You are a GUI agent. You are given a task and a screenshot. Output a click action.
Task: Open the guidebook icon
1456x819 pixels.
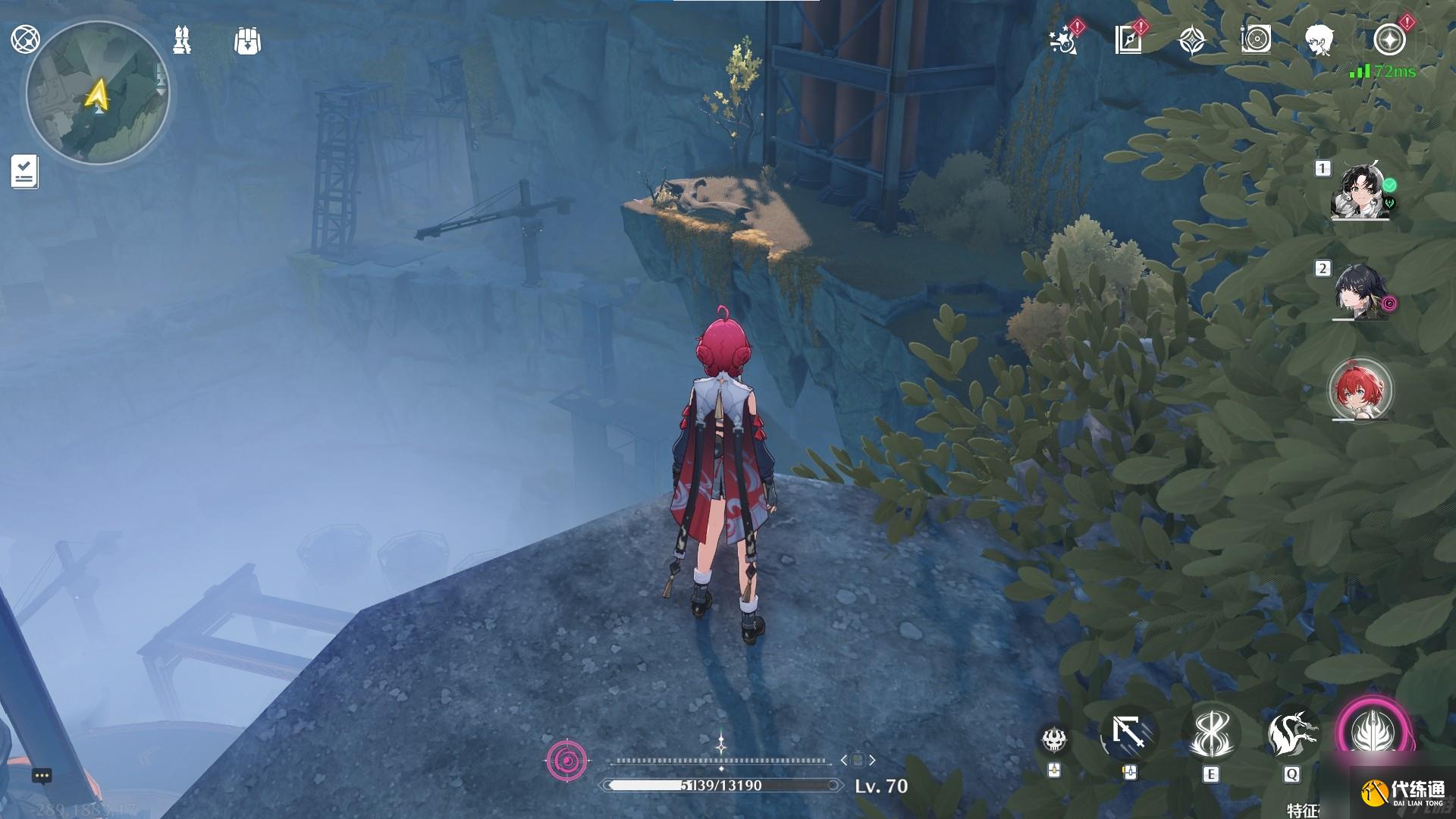point(1128,40)
